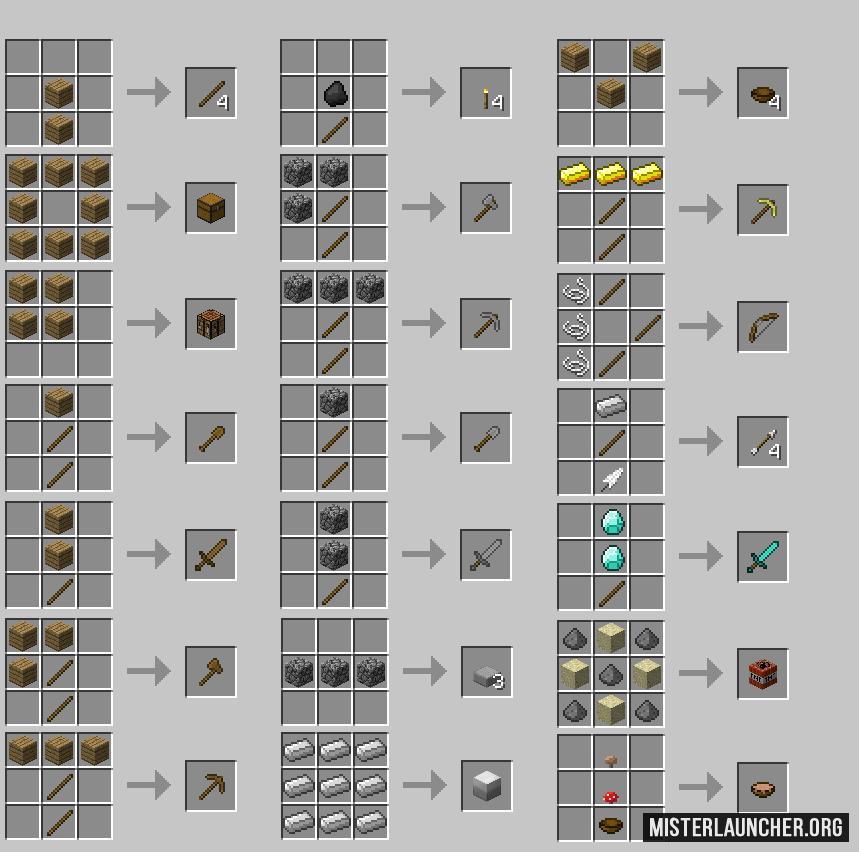This screenshot has height=852, width=859.
Task: Take the torches from the result slot
Action: point(486,93)
